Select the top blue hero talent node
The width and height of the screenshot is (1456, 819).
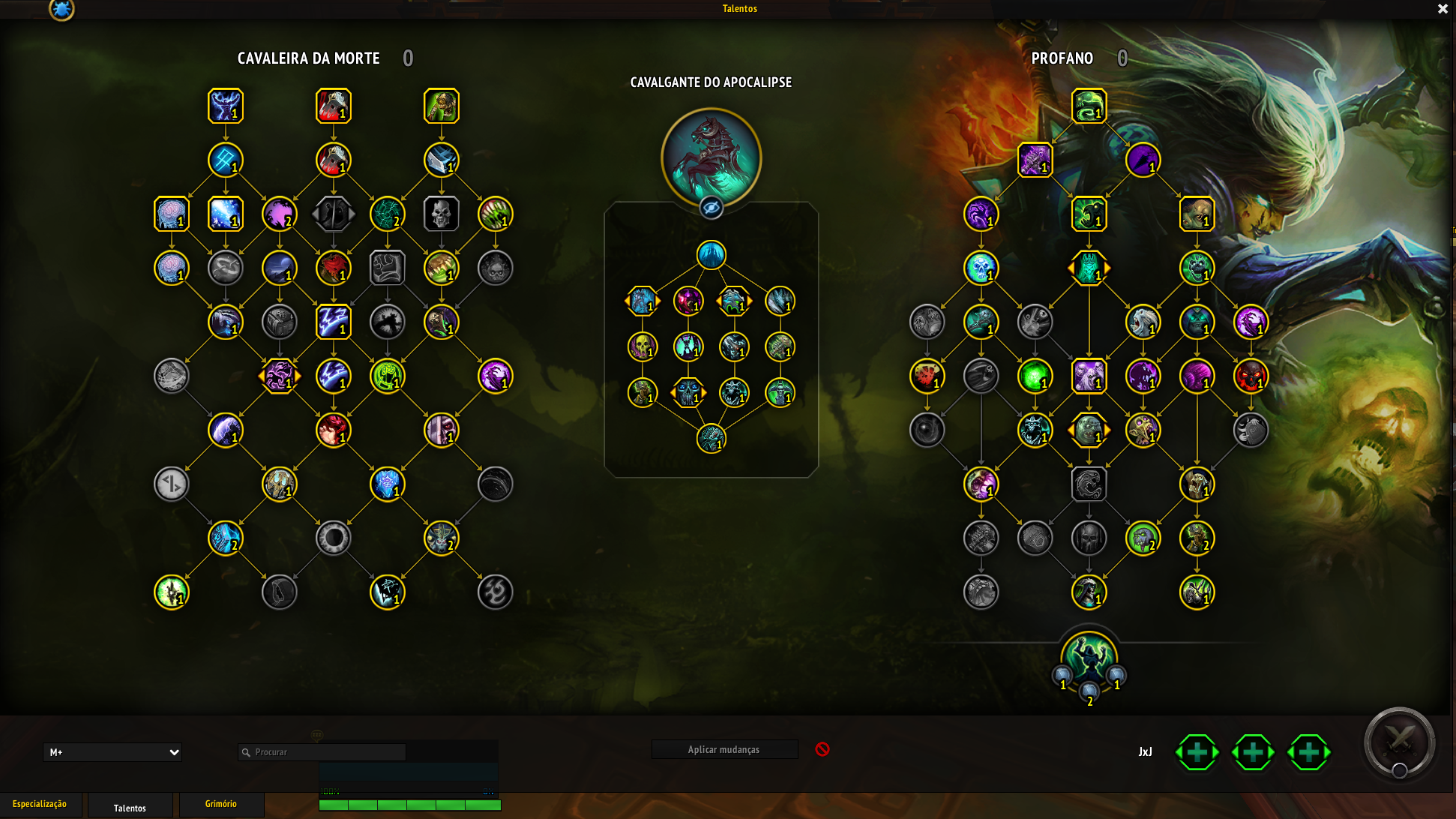[711, 255]
